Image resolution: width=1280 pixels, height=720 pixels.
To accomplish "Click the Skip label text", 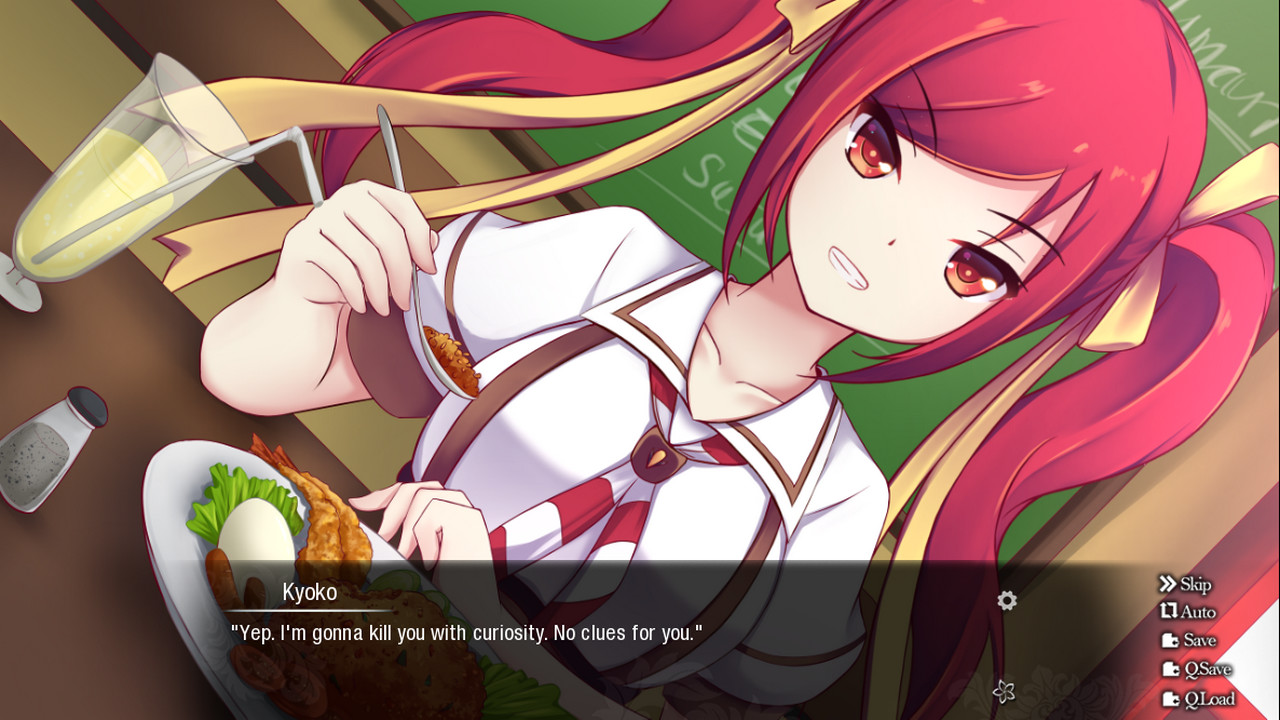I will [1196, 584].
